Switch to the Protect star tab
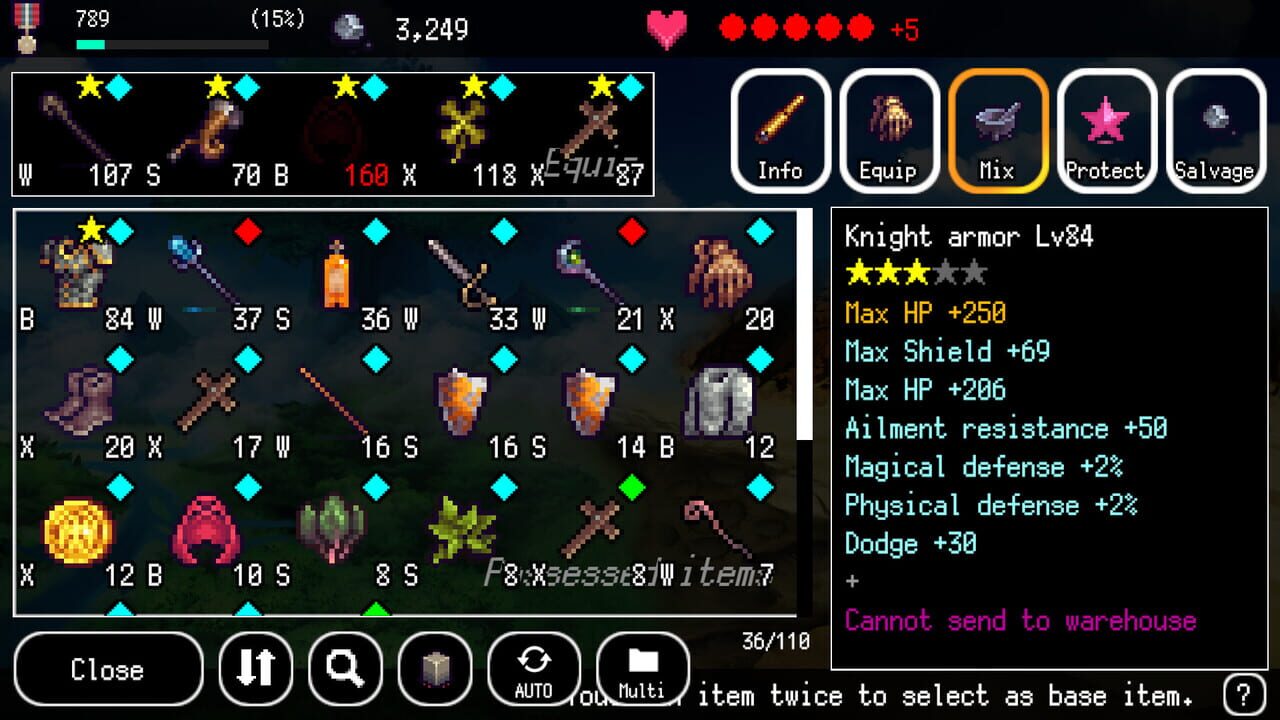The height and width of the screenshot is (720, 1280). coord(1104,131)
